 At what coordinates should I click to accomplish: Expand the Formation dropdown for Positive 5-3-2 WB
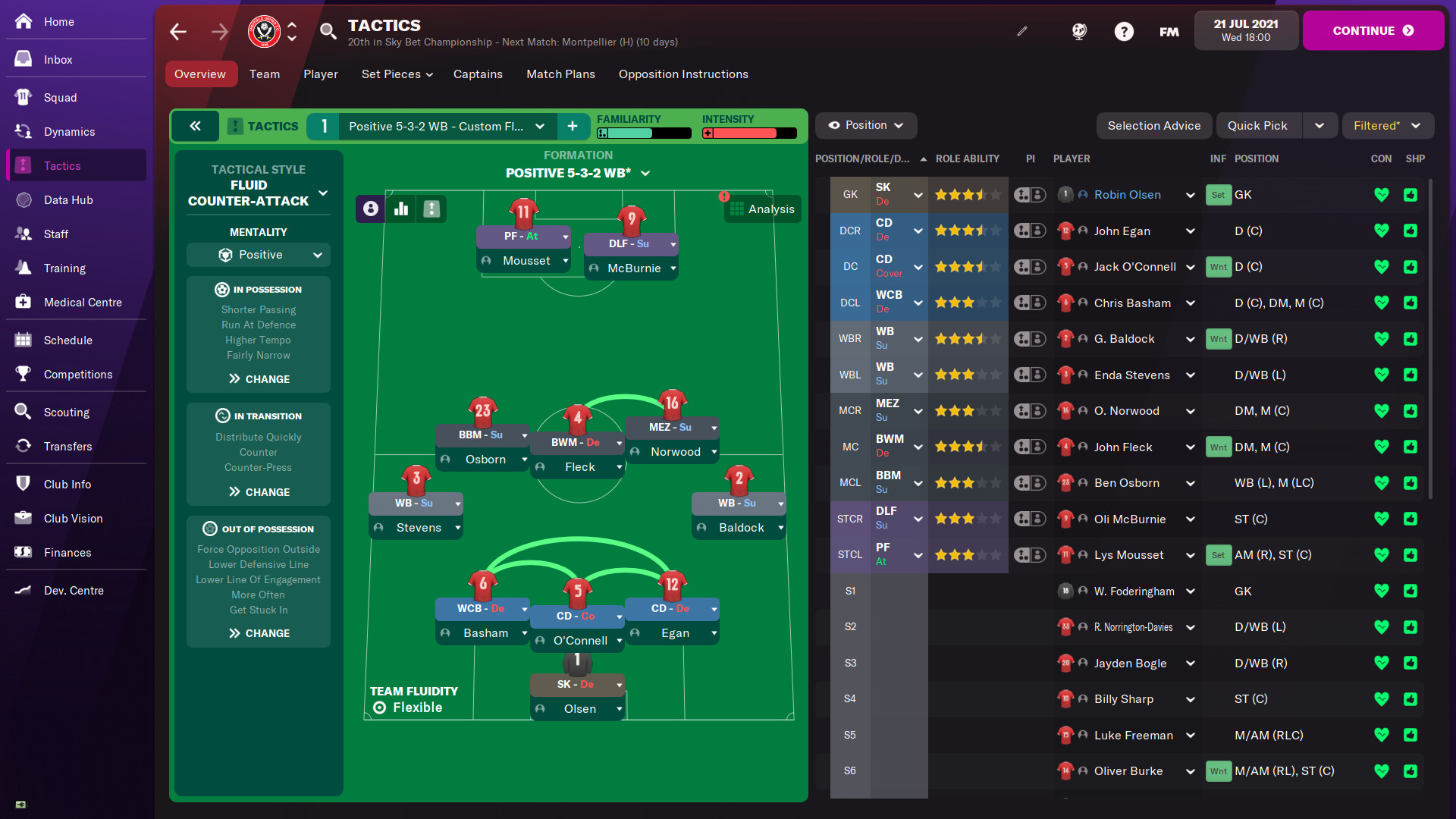tap(645, 173)
